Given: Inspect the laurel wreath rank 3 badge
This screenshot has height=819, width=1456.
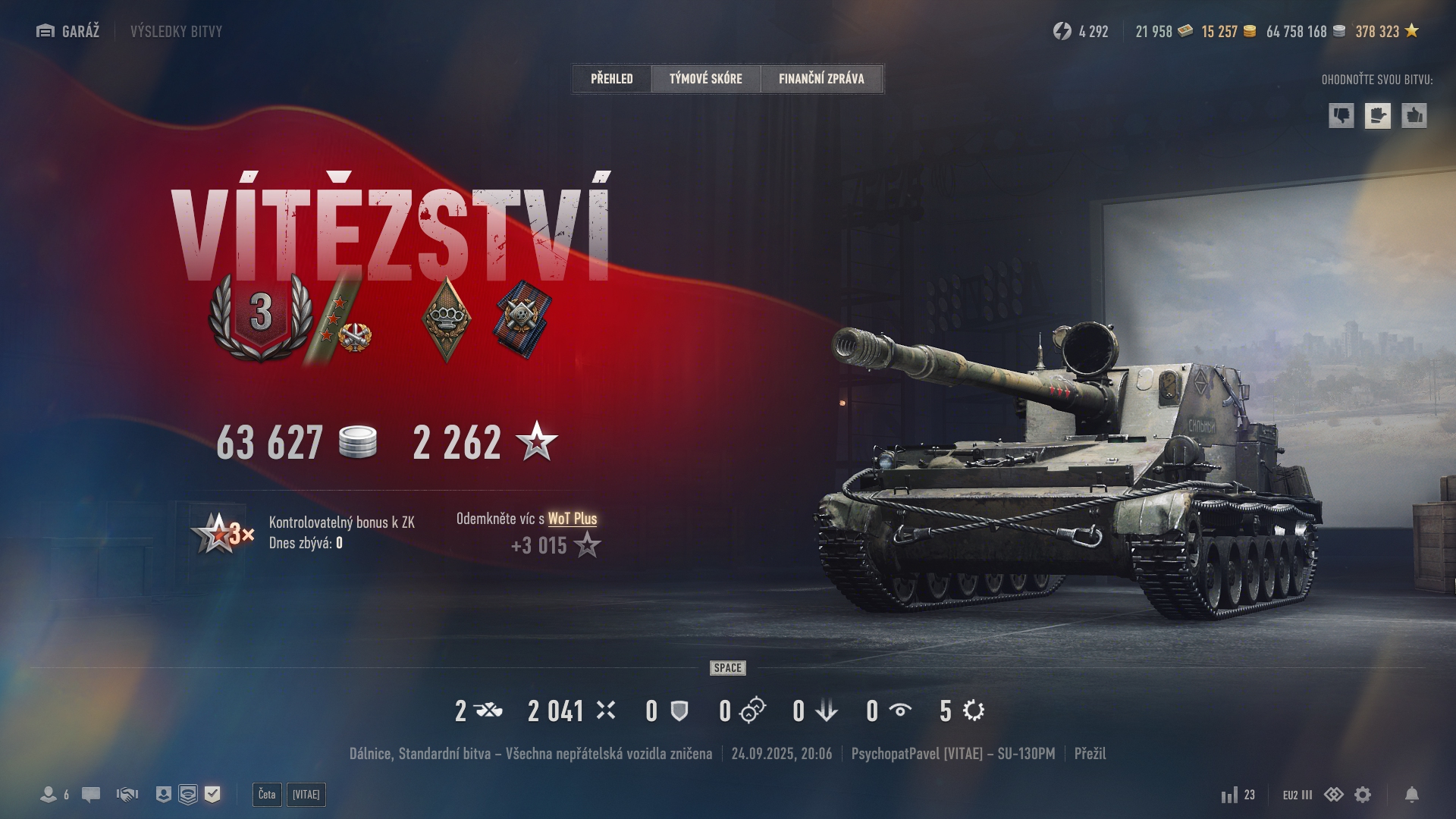Looking at the screenshot, I should click(x=261, y=316).
